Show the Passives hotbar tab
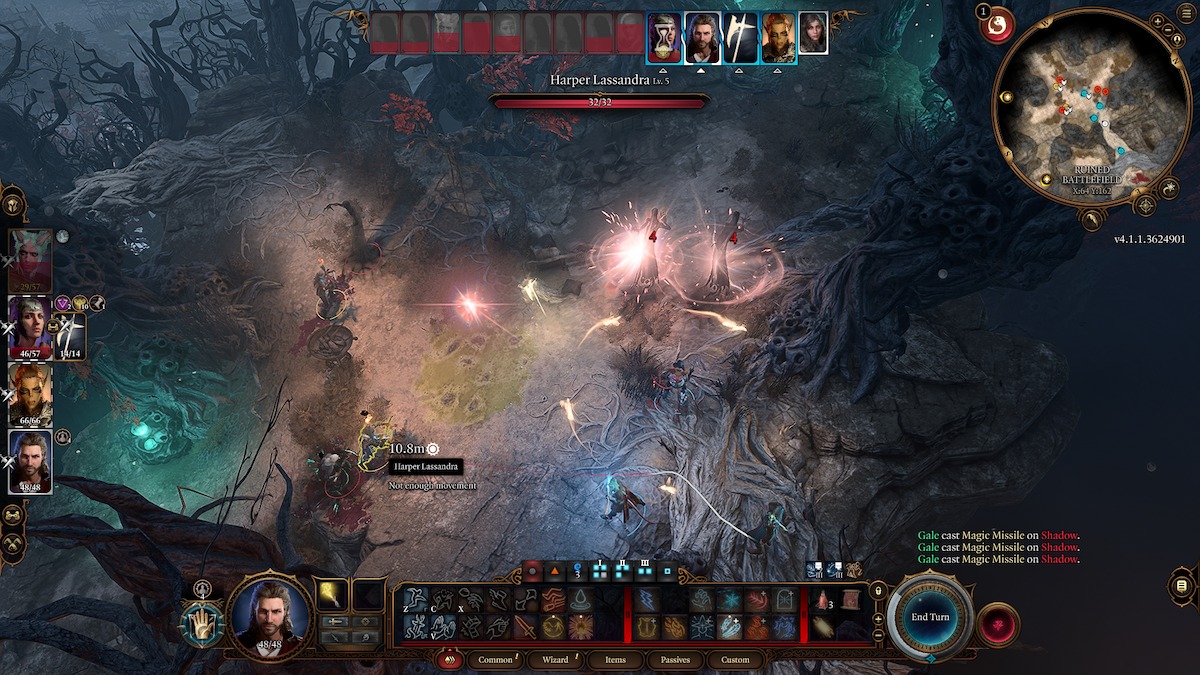The width and height of the screenshot is (1200, 675). click(675, 660)
